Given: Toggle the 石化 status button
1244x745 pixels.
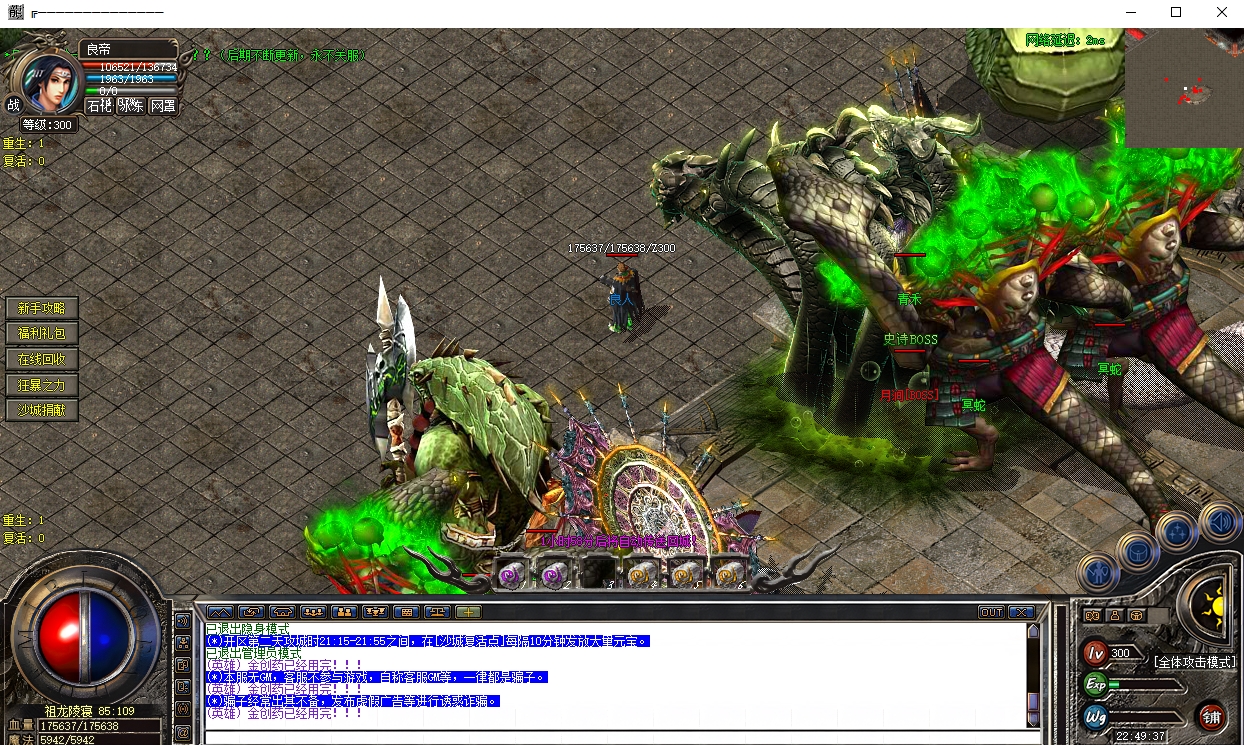Looking at the screenshot, I should tap(99, 105).
